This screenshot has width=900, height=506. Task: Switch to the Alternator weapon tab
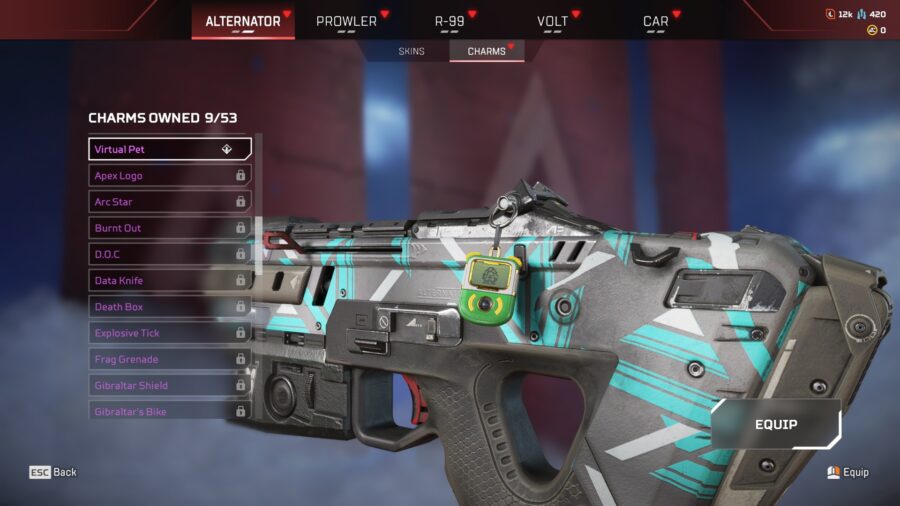[x=243, y=21]
